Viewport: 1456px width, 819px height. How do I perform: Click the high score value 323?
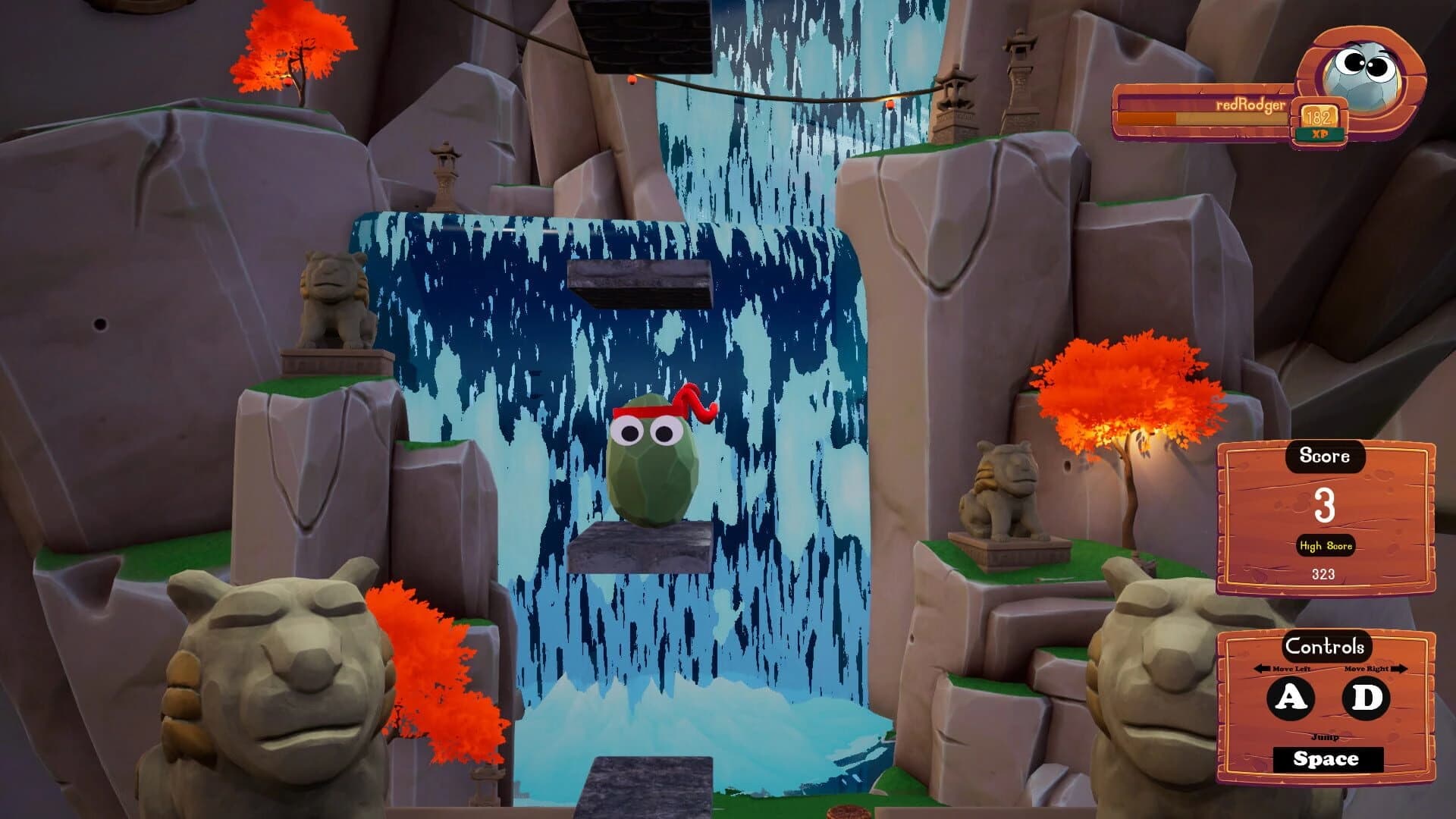(x=1323, y=573)
